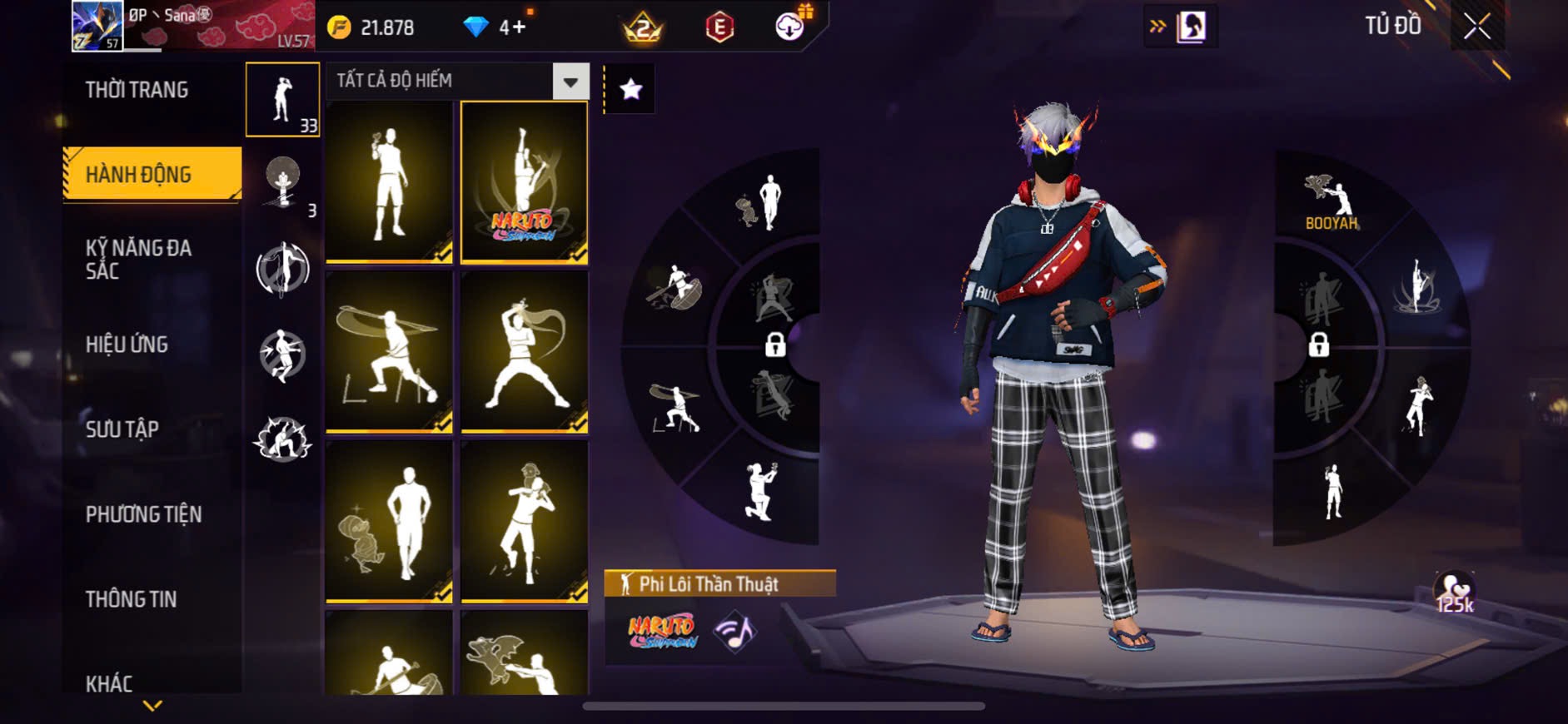Show the Thông Tin section

[131, 599]
